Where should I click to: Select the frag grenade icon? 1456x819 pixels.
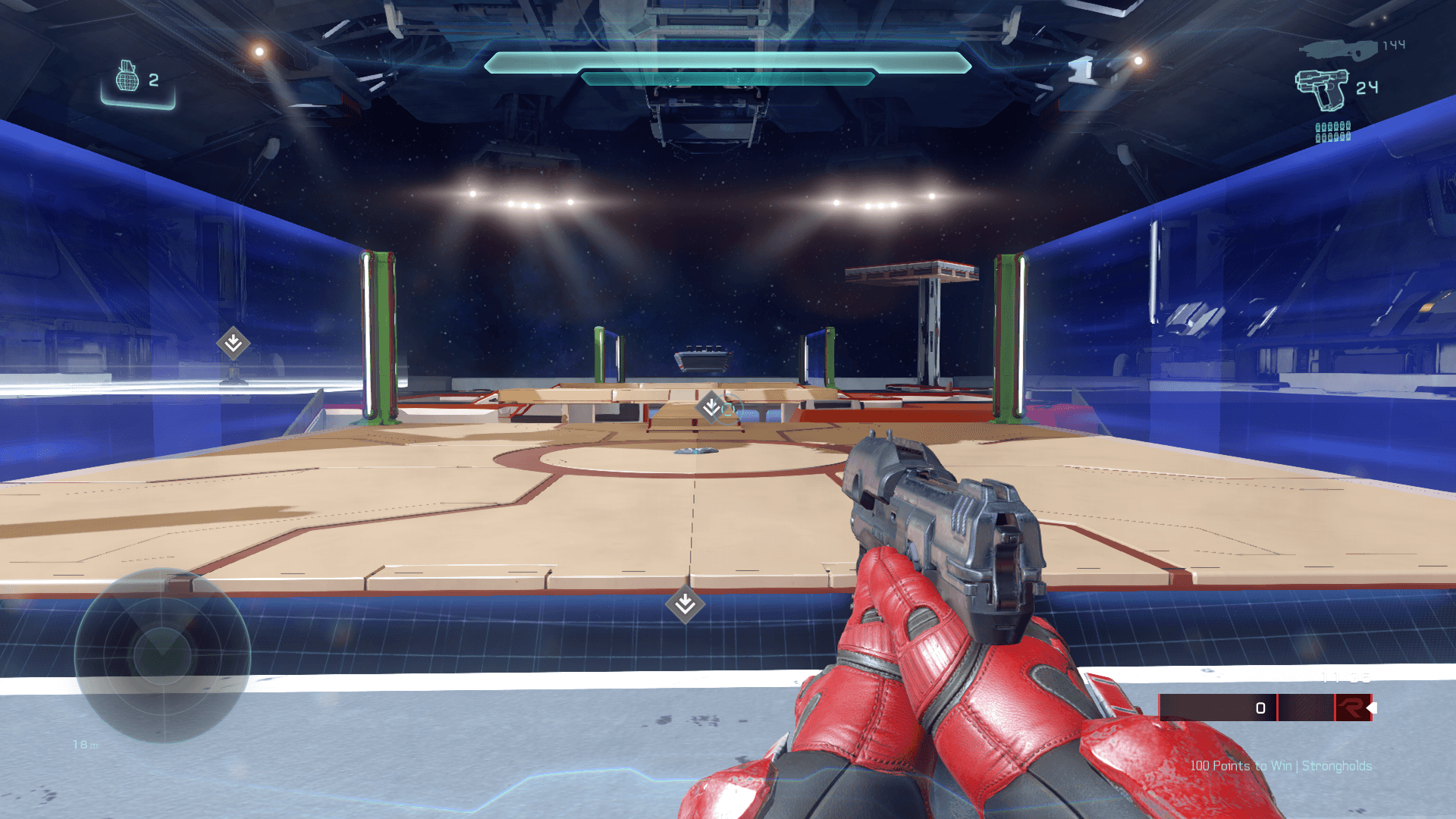[x=127, y=77]
